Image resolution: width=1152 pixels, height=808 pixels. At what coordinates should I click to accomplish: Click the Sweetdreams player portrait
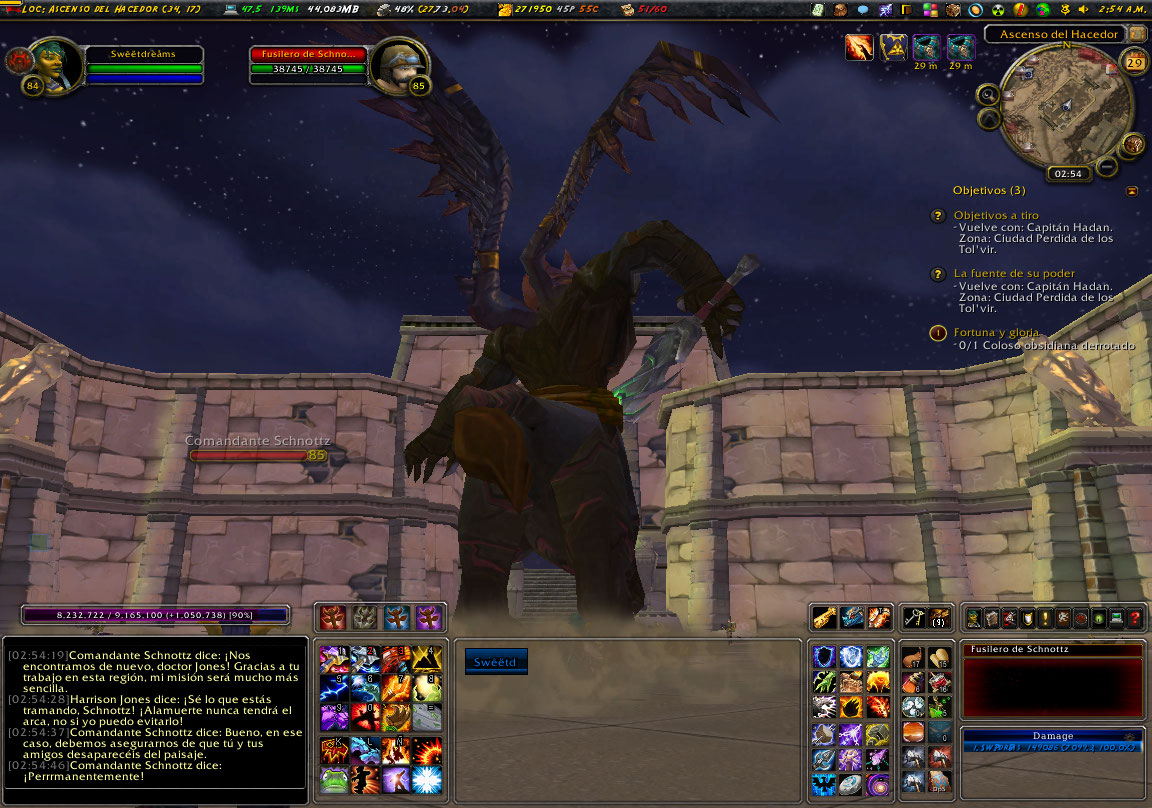54,65
